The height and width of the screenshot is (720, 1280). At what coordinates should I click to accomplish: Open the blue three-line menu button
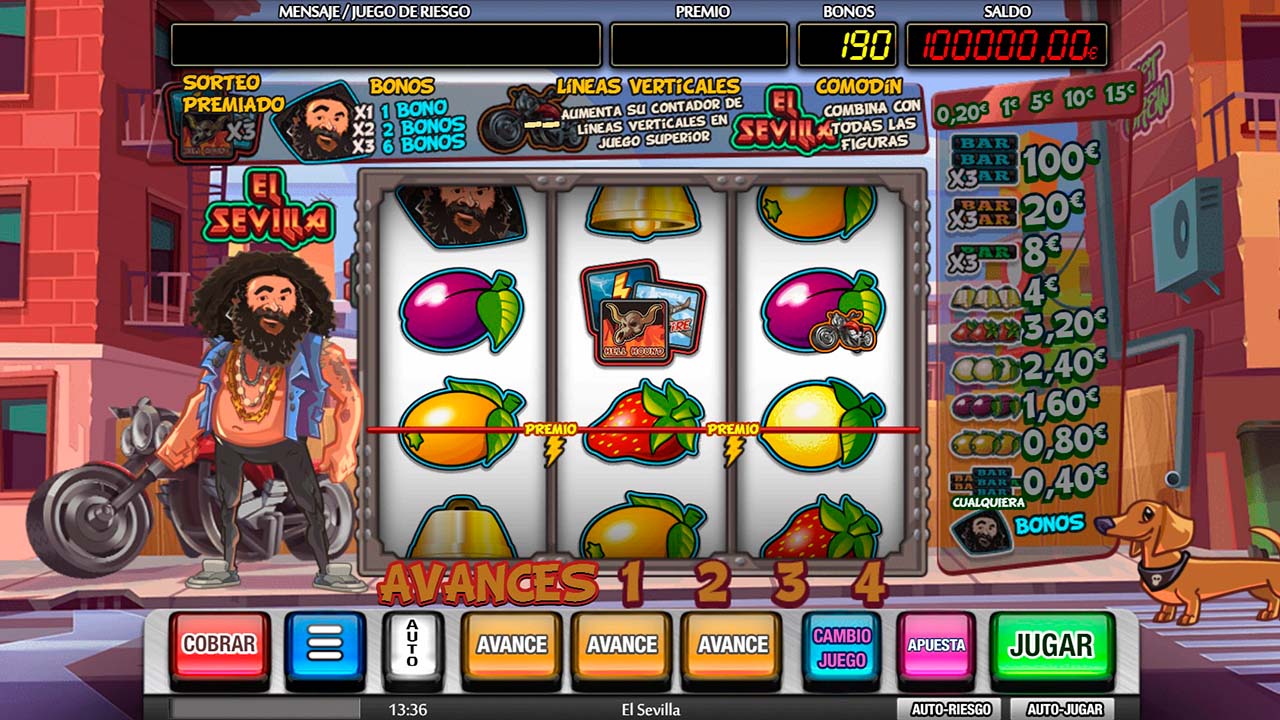click(x=325, y=645)
